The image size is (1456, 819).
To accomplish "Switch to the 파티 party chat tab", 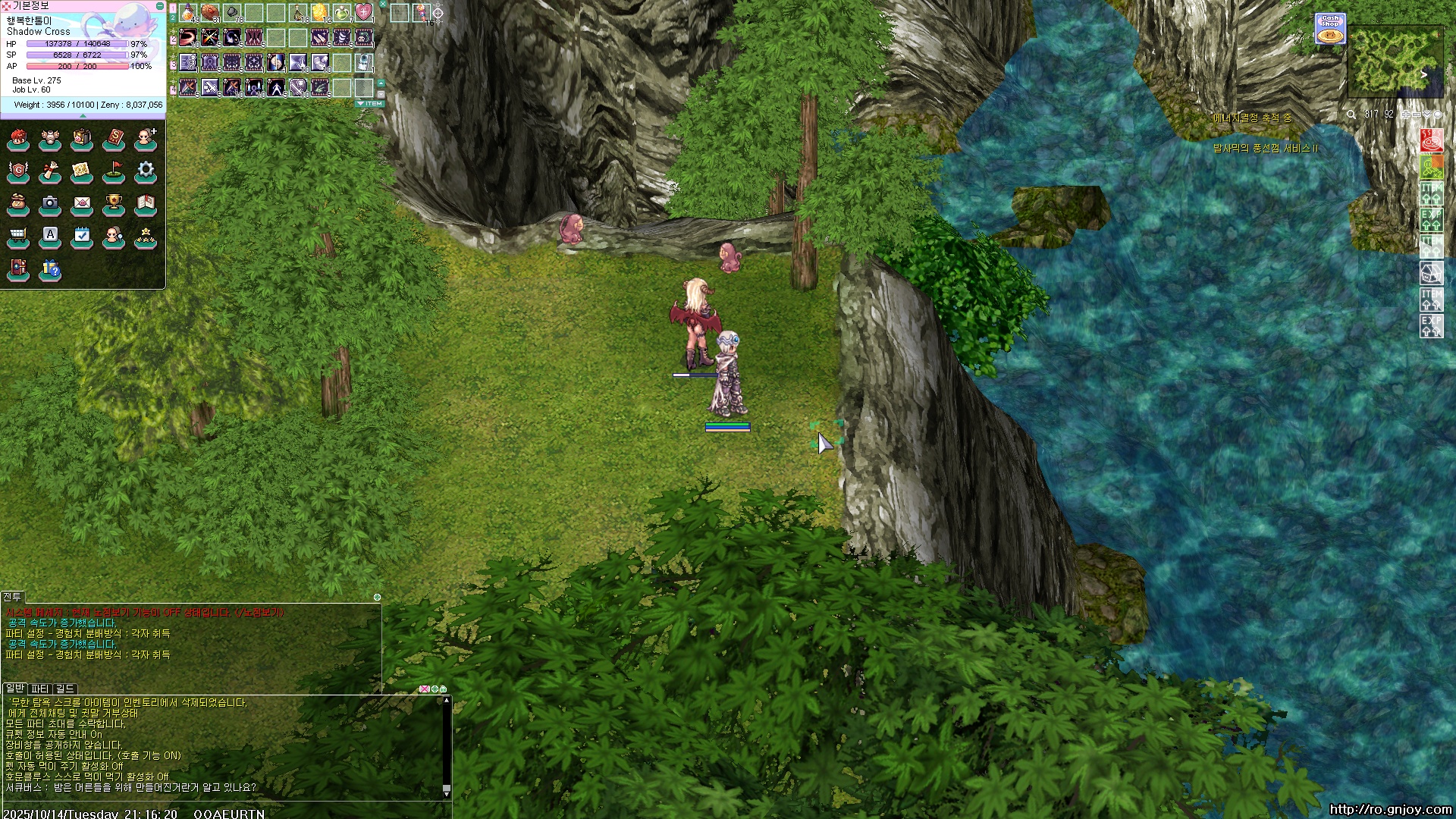I will pyautogui.click(x=40, y=689).
